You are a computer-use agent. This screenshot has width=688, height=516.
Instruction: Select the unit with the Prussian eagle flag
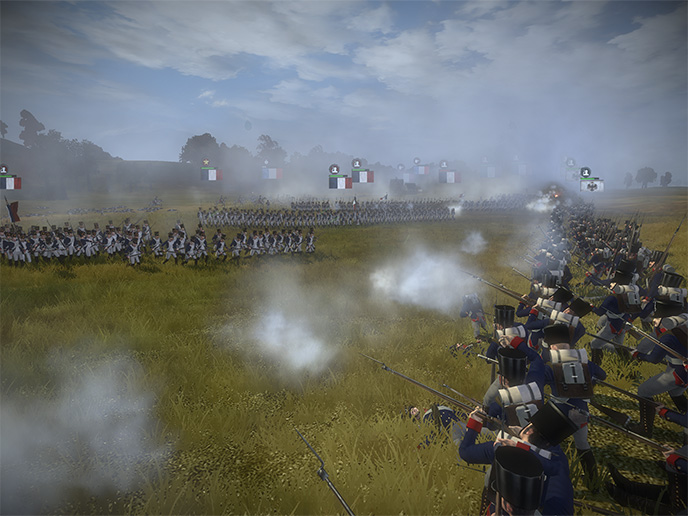pyautogui.click(x=591, y=185)
